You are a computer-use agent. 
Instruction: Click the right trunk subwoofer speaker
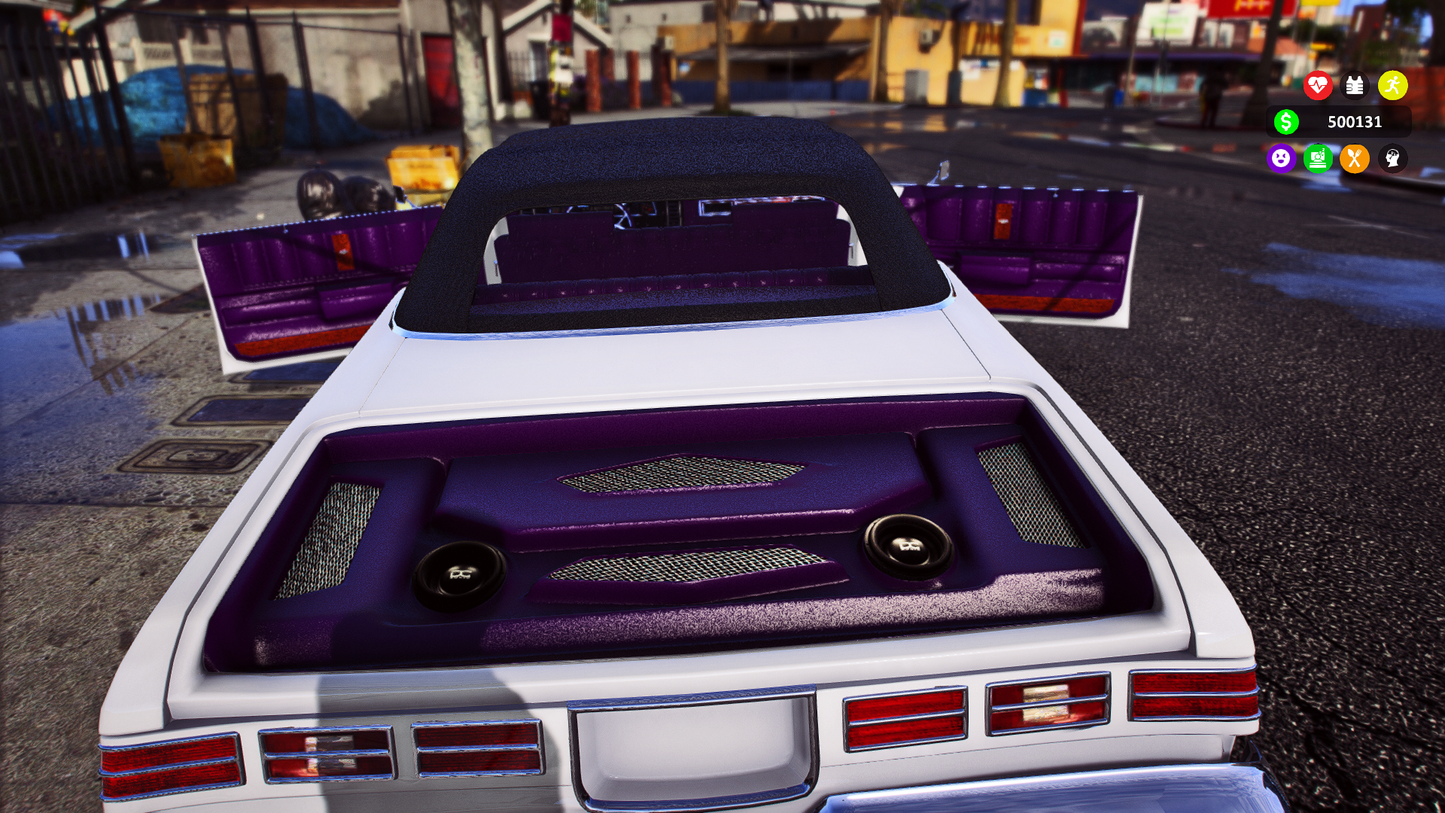[x=908, y=549]
